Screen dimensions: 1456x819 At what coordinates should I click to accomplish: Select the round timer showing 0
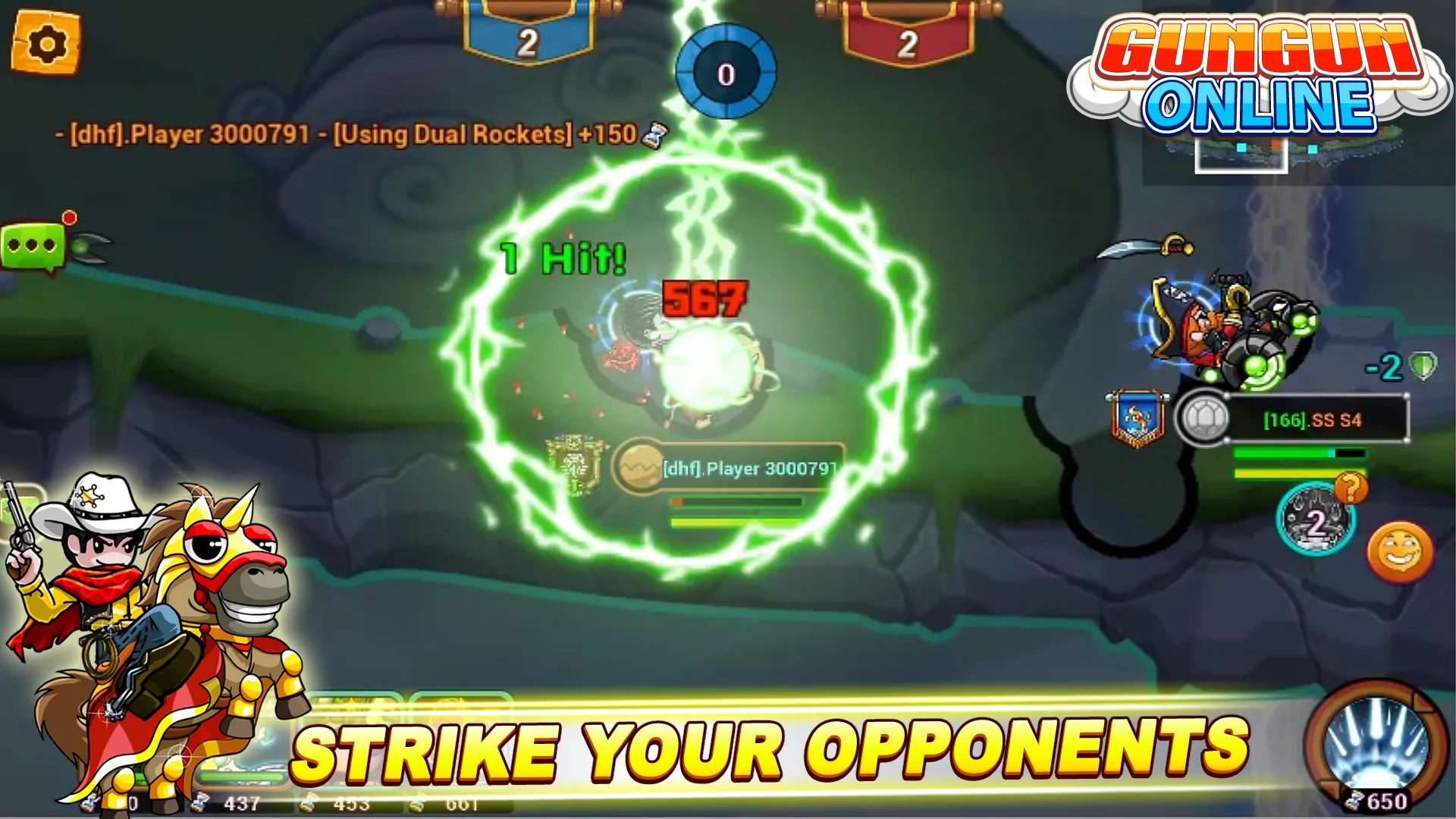click(x=726, y=72)
